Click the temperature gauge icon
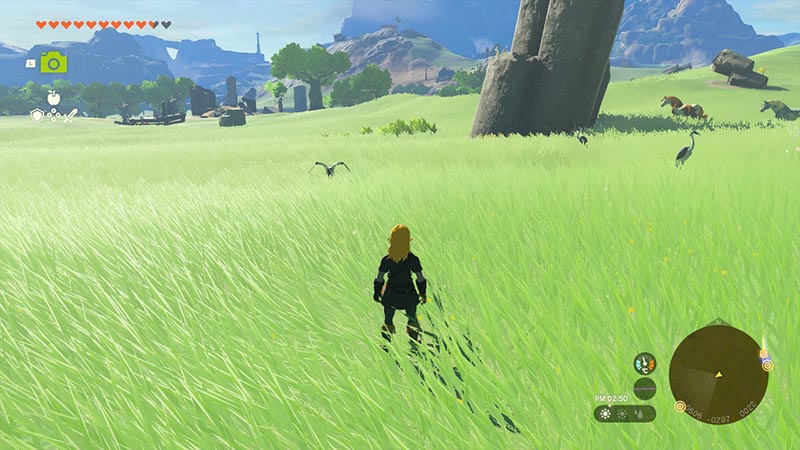The image size is (800, 450). (645, 363)
